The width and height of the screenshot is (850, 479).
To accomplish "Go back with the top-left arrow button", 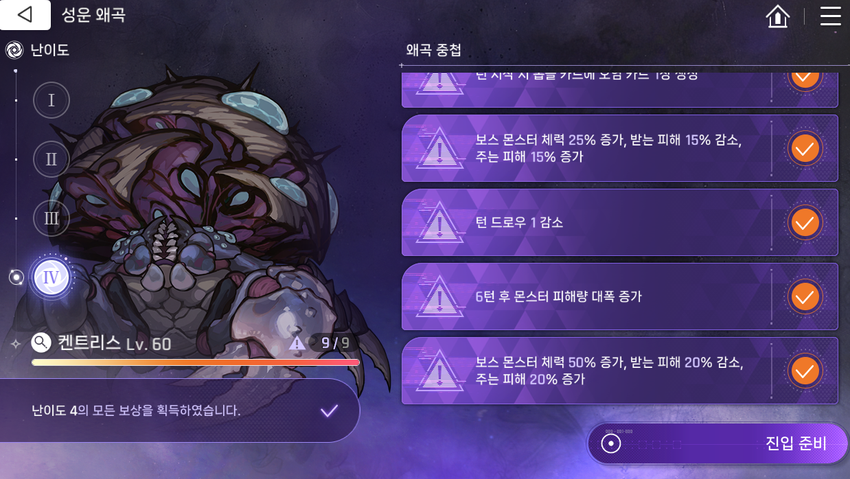I will pyautogui.click(x=25, y=15).
